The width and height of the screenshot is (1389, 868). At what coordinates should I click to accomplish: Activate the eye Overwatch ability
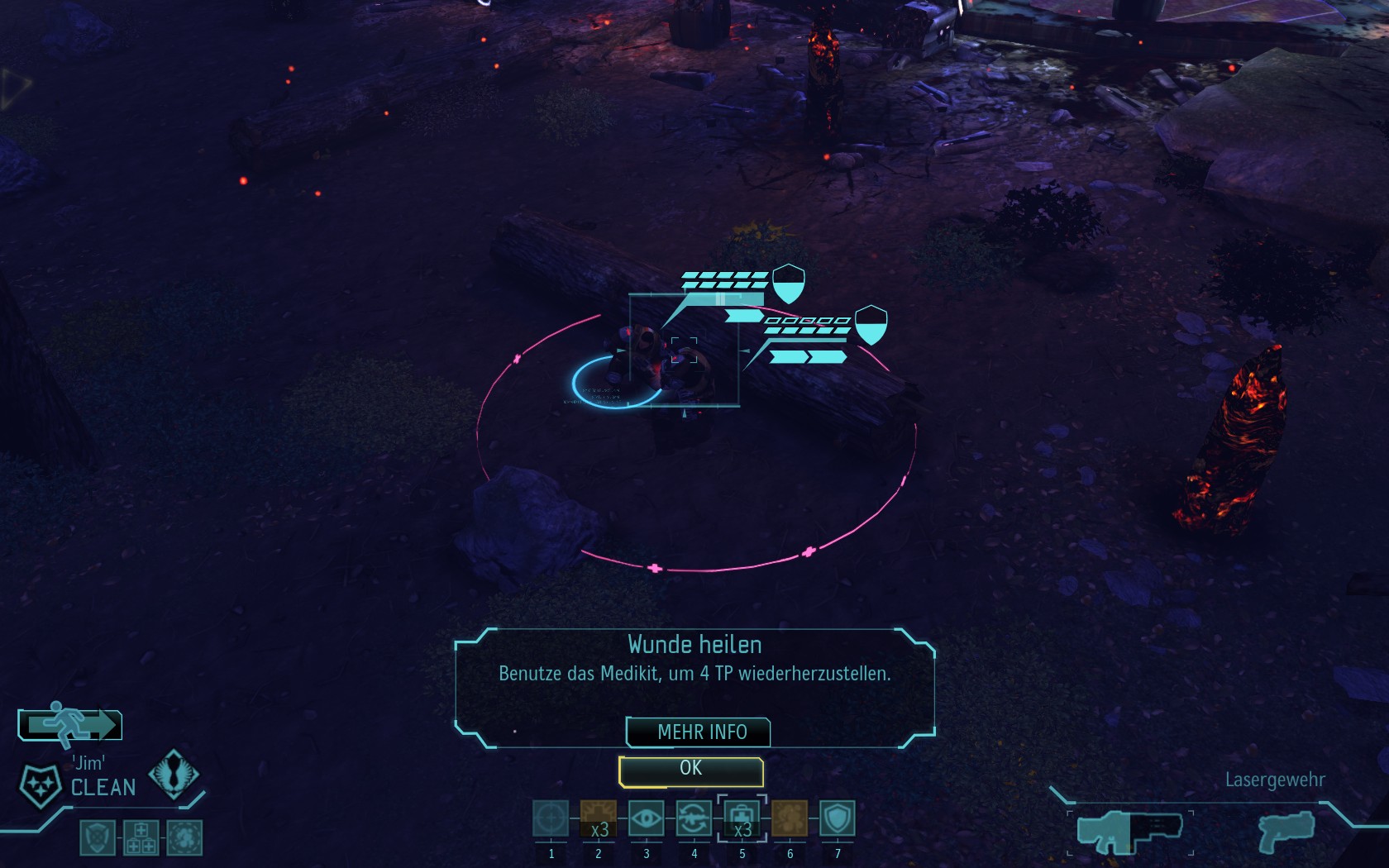point(647,819)
